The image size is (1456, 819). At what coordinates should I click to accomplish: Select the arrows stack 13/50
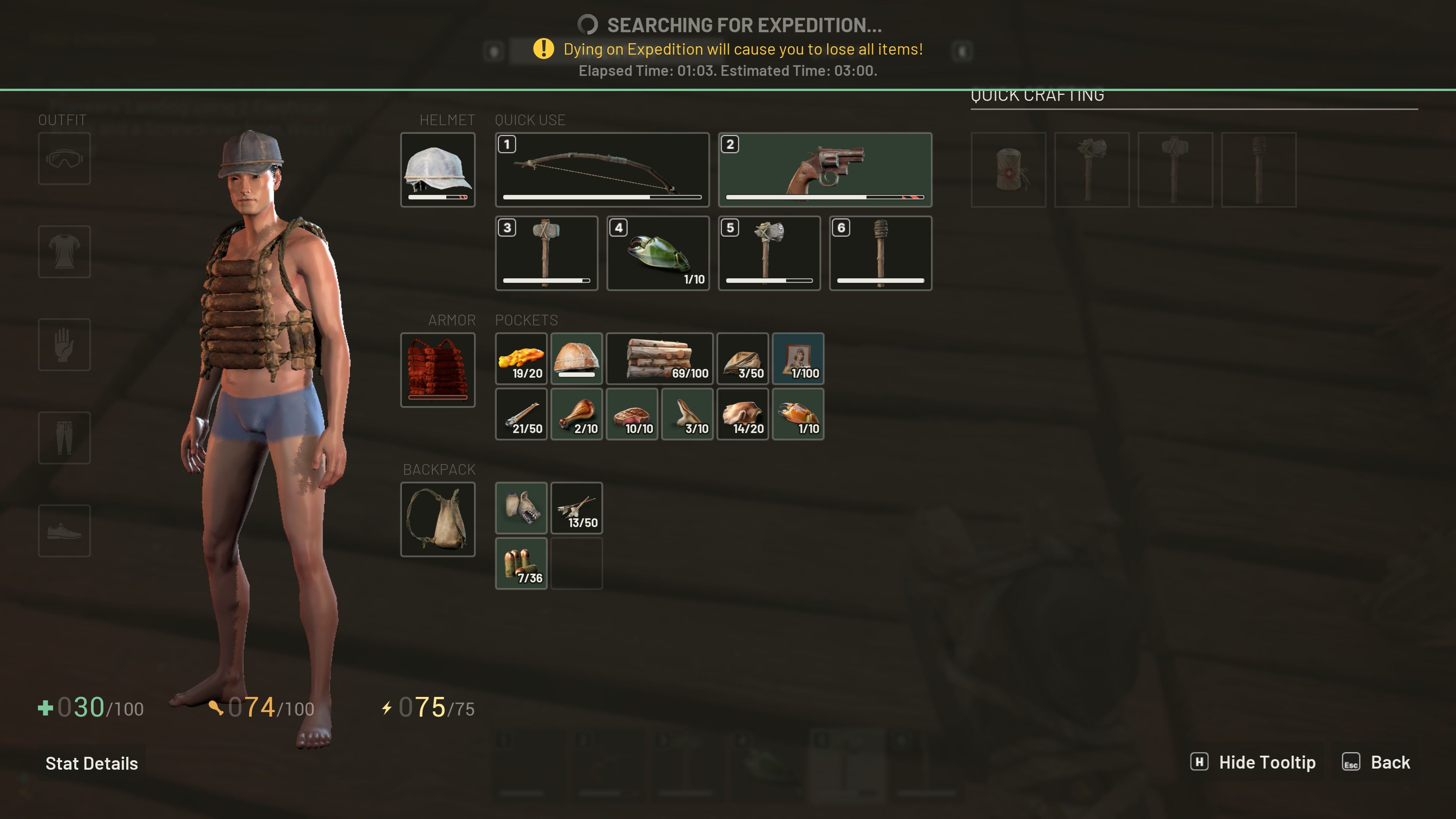(576, 508)
